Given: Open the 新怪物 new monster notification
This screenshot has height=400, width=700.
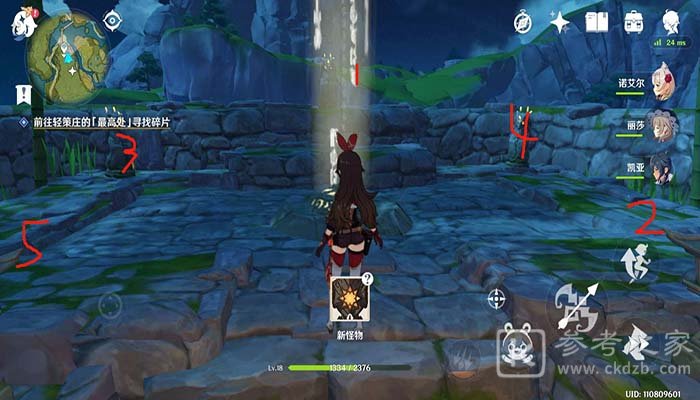Looking at the screenshot, I should point(350,301).
